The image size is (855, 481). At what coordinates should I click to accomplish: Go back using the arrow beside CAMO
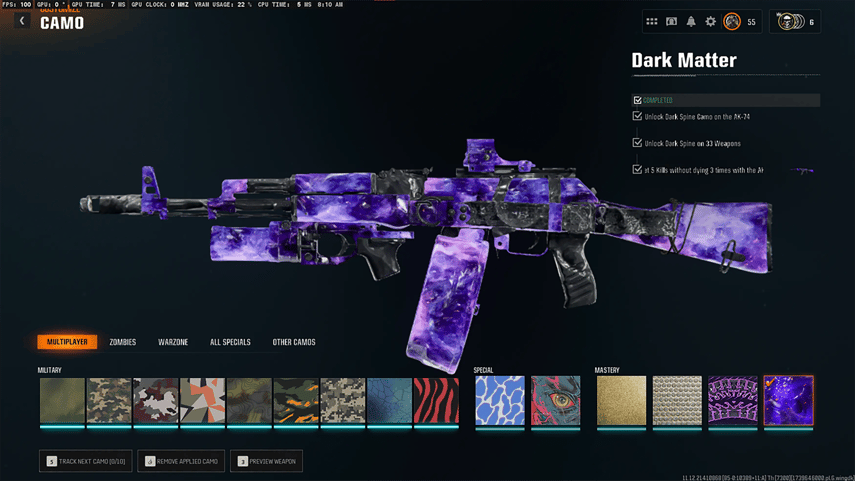click(x=22, y=21)
